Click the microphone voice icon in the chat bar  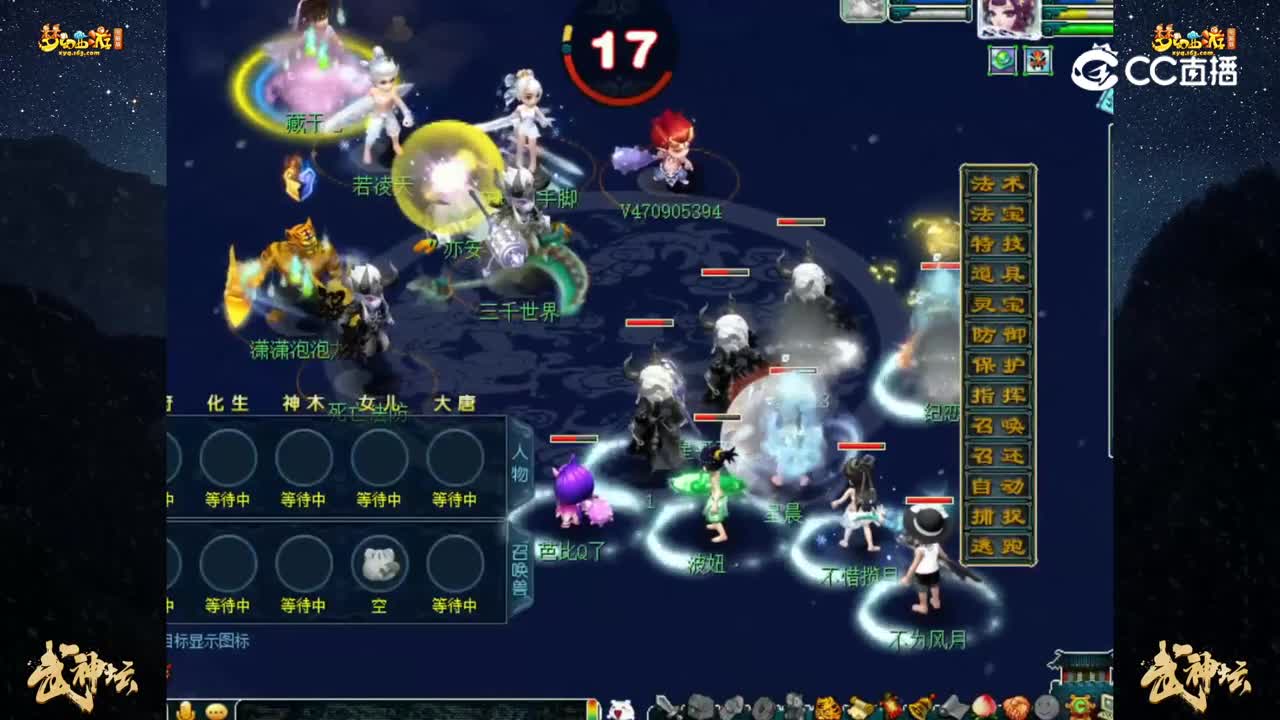coord(186,710)
